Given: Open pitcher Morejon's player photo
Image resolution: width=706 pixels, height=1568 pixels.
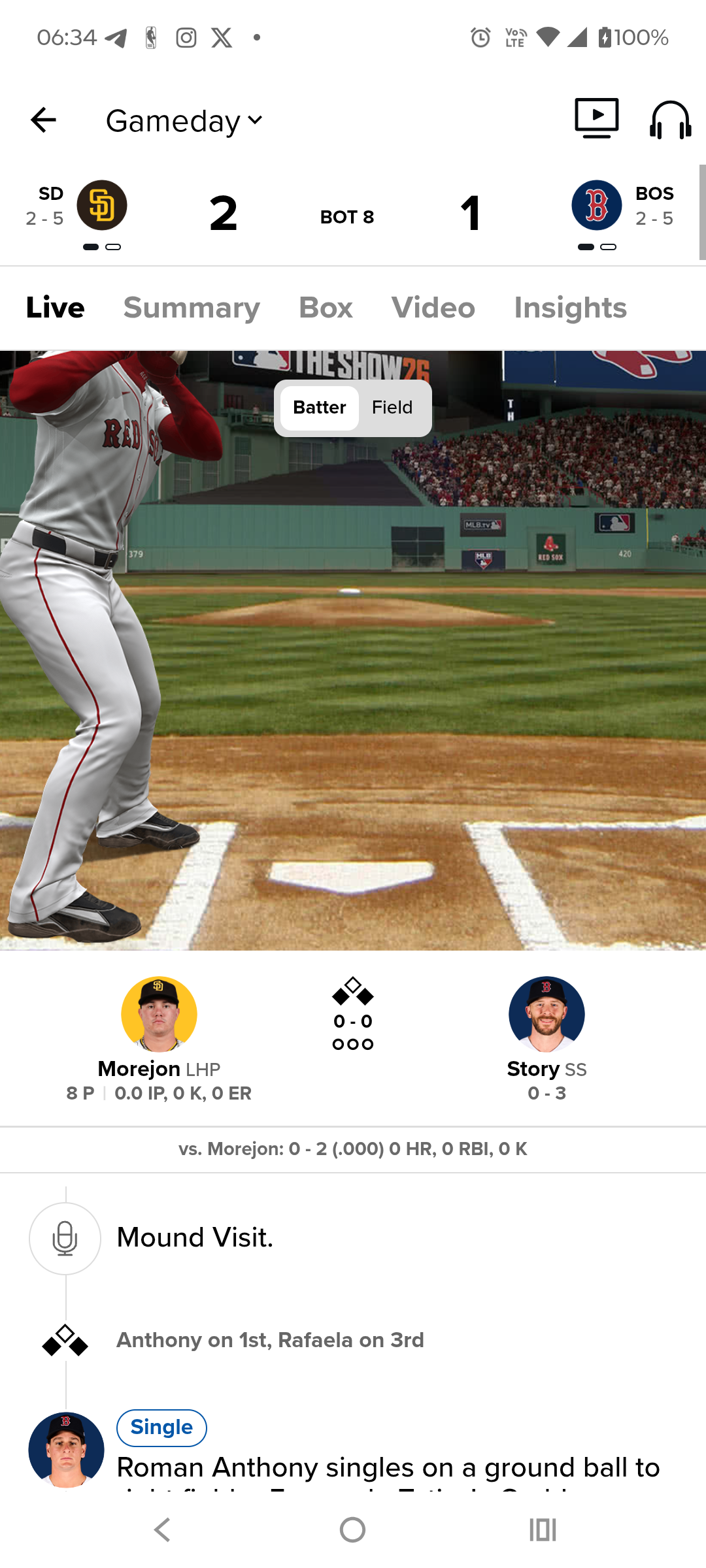Looking at the screenshot, I should pyautogui.click(x=159, y=1014).
